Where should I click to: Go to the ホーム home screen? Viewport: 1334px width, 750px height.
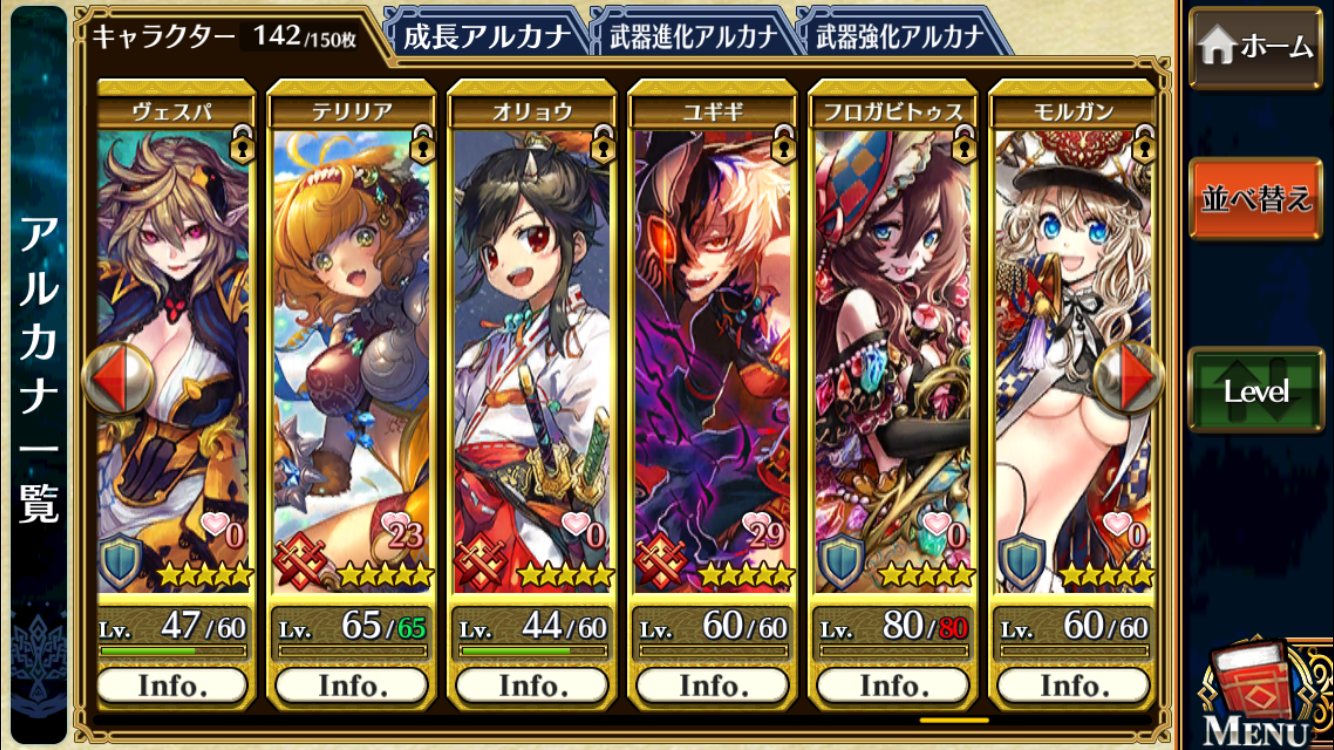1255,46
